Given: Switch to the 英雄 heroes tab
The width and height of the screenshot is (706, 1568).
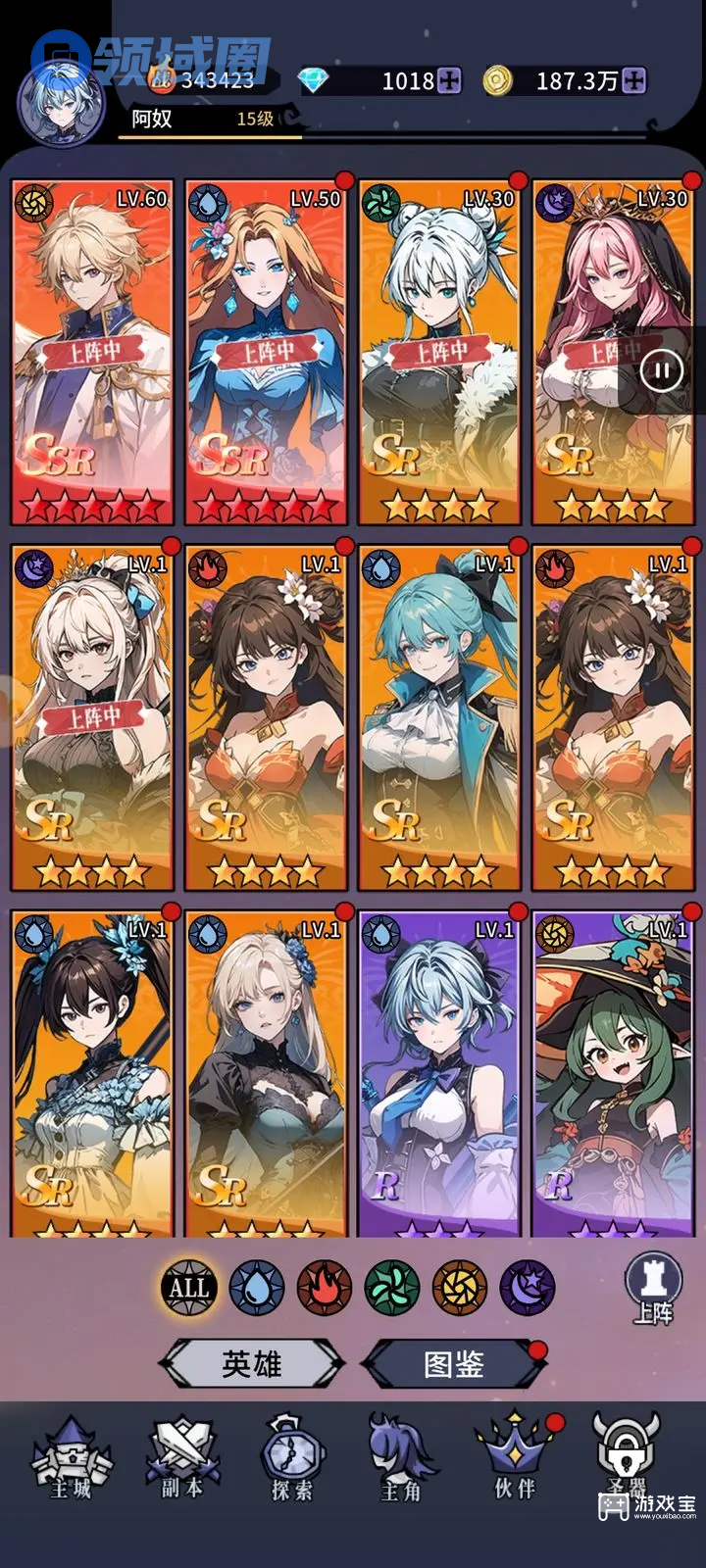Looking at the screenshot, I should click(x=252, y=1363).
